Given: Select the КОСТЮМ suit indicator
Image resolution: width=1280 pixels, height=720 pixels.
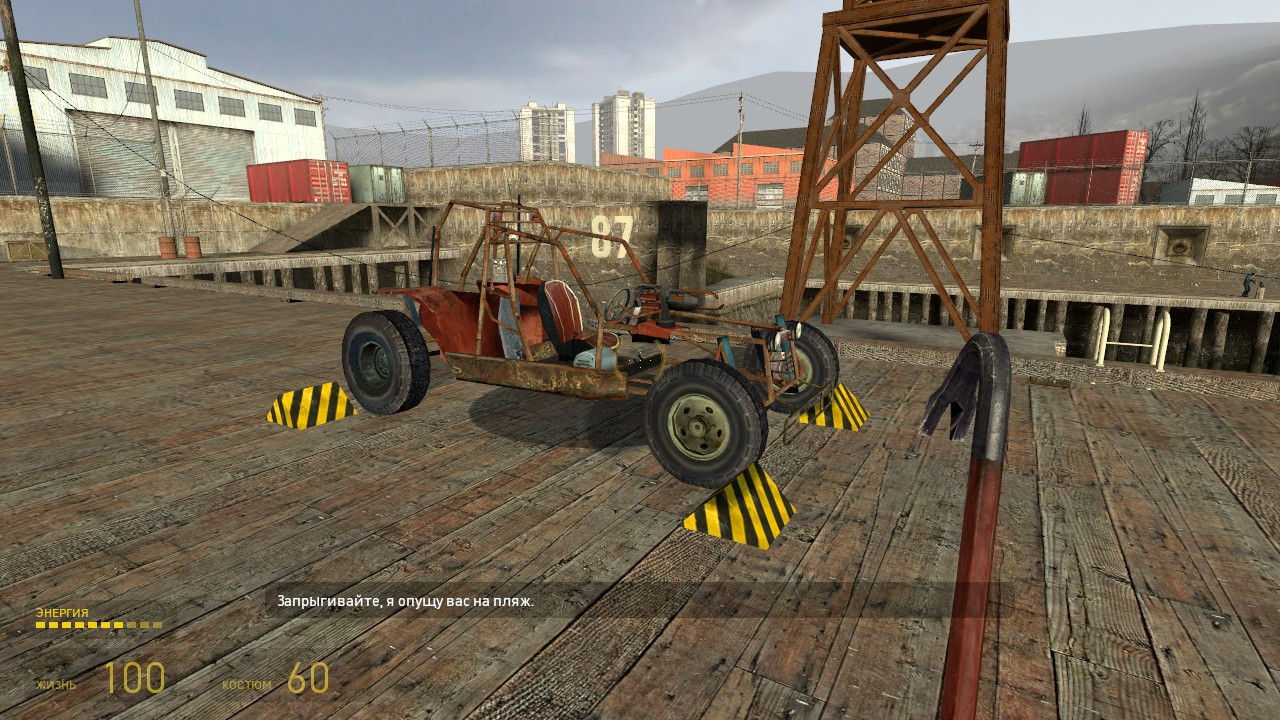Looking at the screenshot, I should [x=247, y=686].
